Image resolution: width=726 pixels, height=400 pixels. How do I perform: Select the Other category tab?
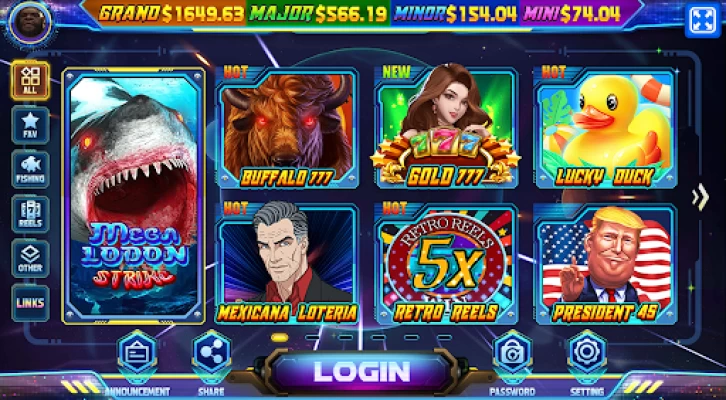30,258
